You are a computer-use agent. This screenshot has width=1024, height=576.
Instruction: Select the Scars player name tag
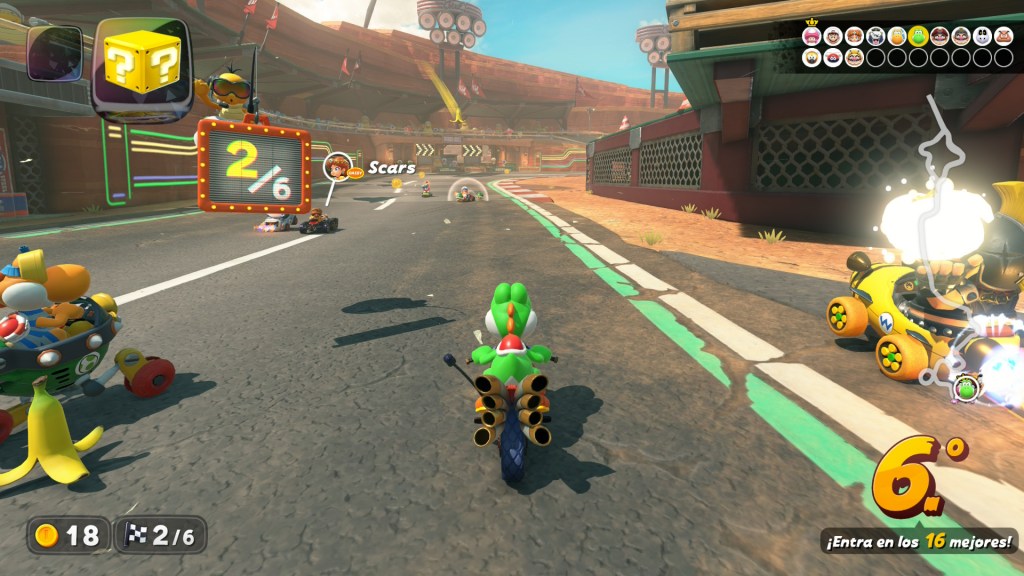coord(391,168)
